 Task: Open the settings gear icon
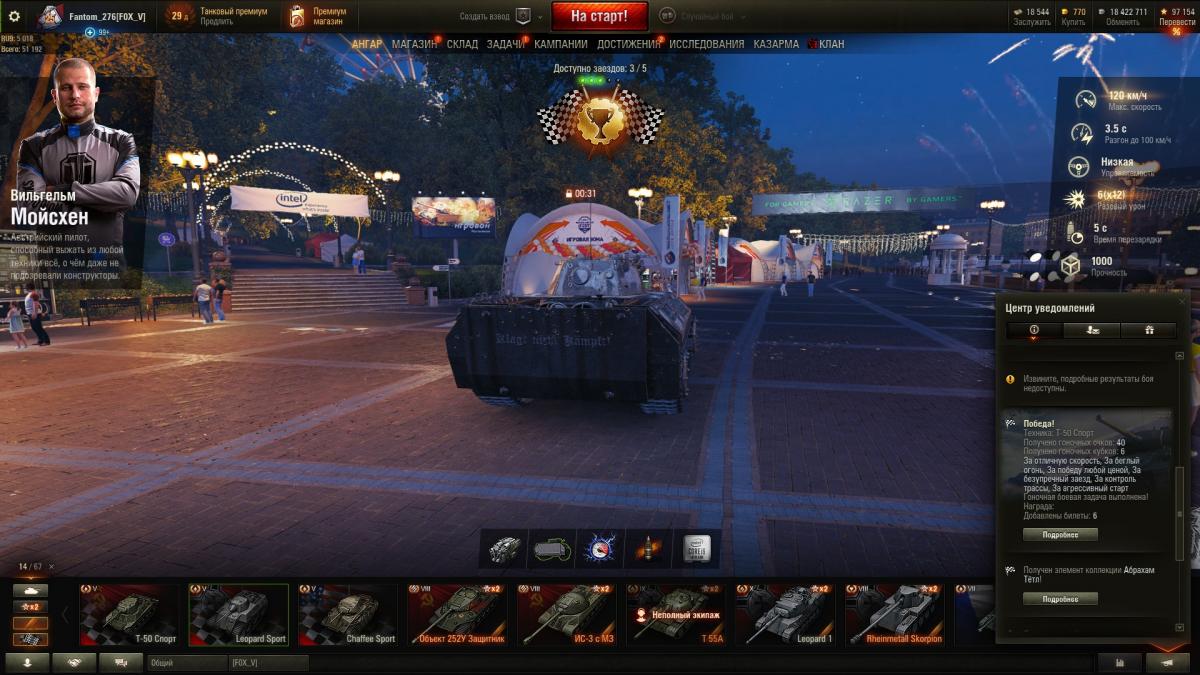[14, 16]
